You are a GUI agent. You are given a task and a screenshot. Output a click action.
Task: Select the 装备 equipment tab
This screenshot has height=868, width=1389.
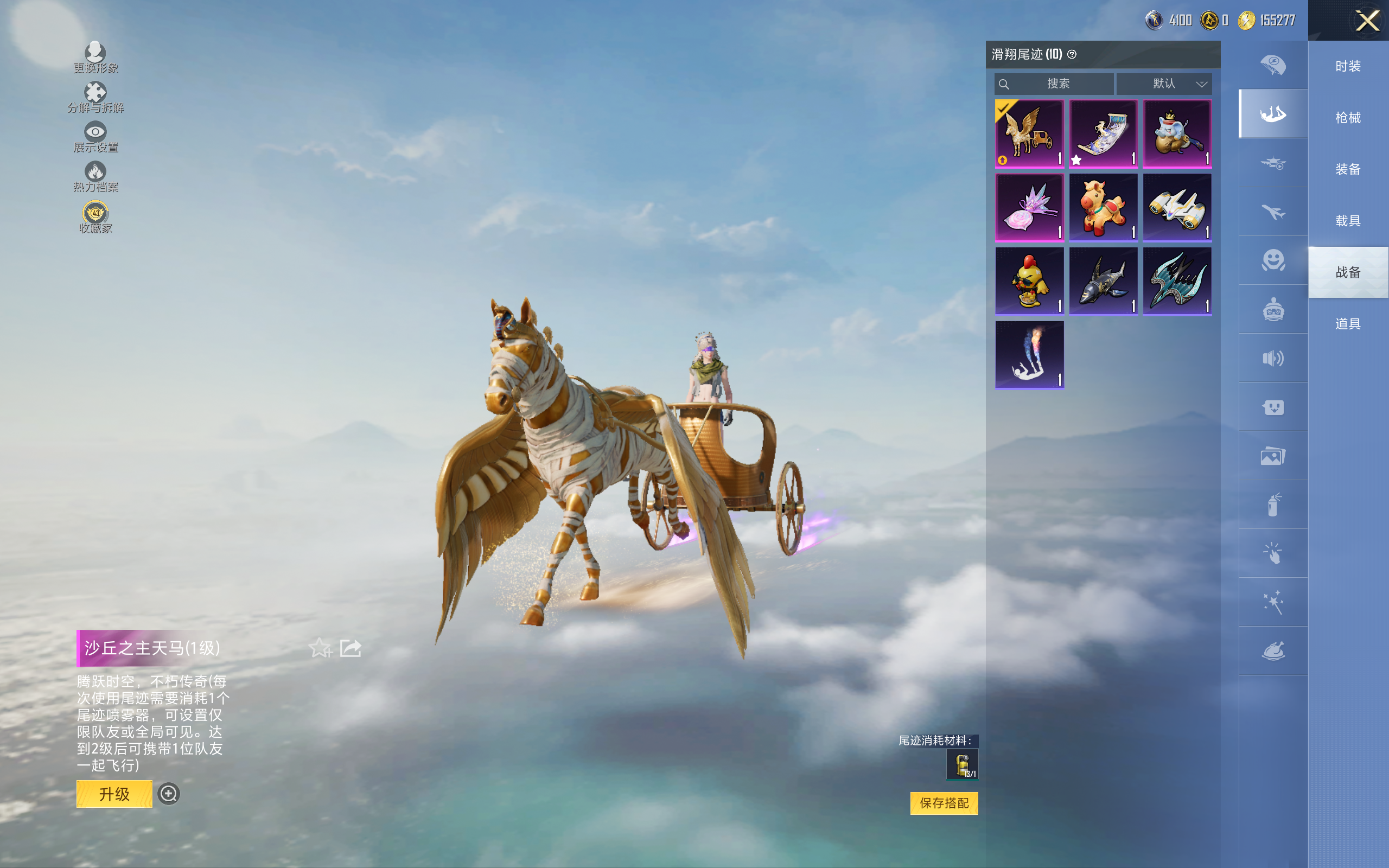click(x=1348, y=169)
